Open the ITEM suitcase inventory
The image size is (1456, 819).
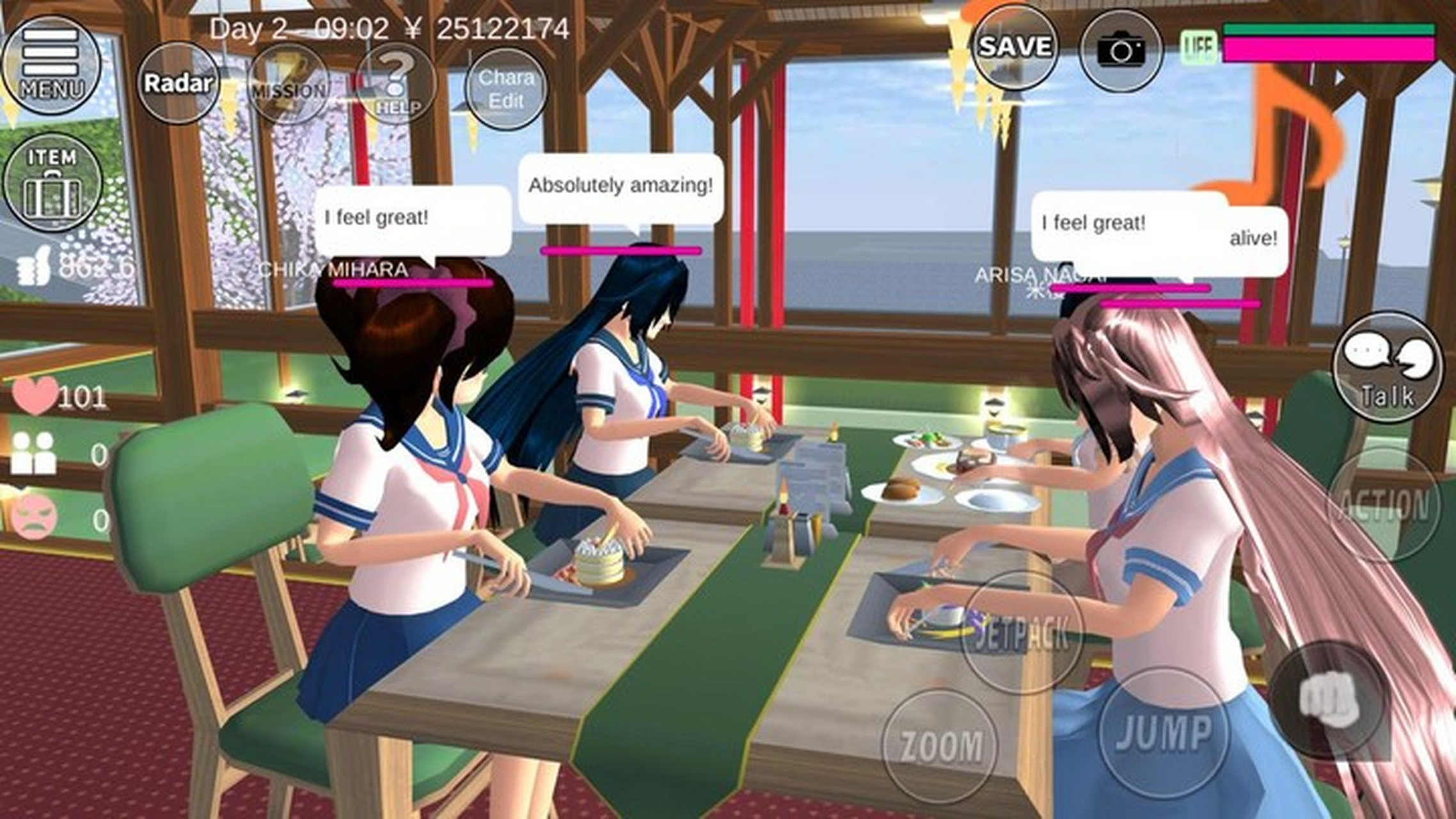(52, 183)
